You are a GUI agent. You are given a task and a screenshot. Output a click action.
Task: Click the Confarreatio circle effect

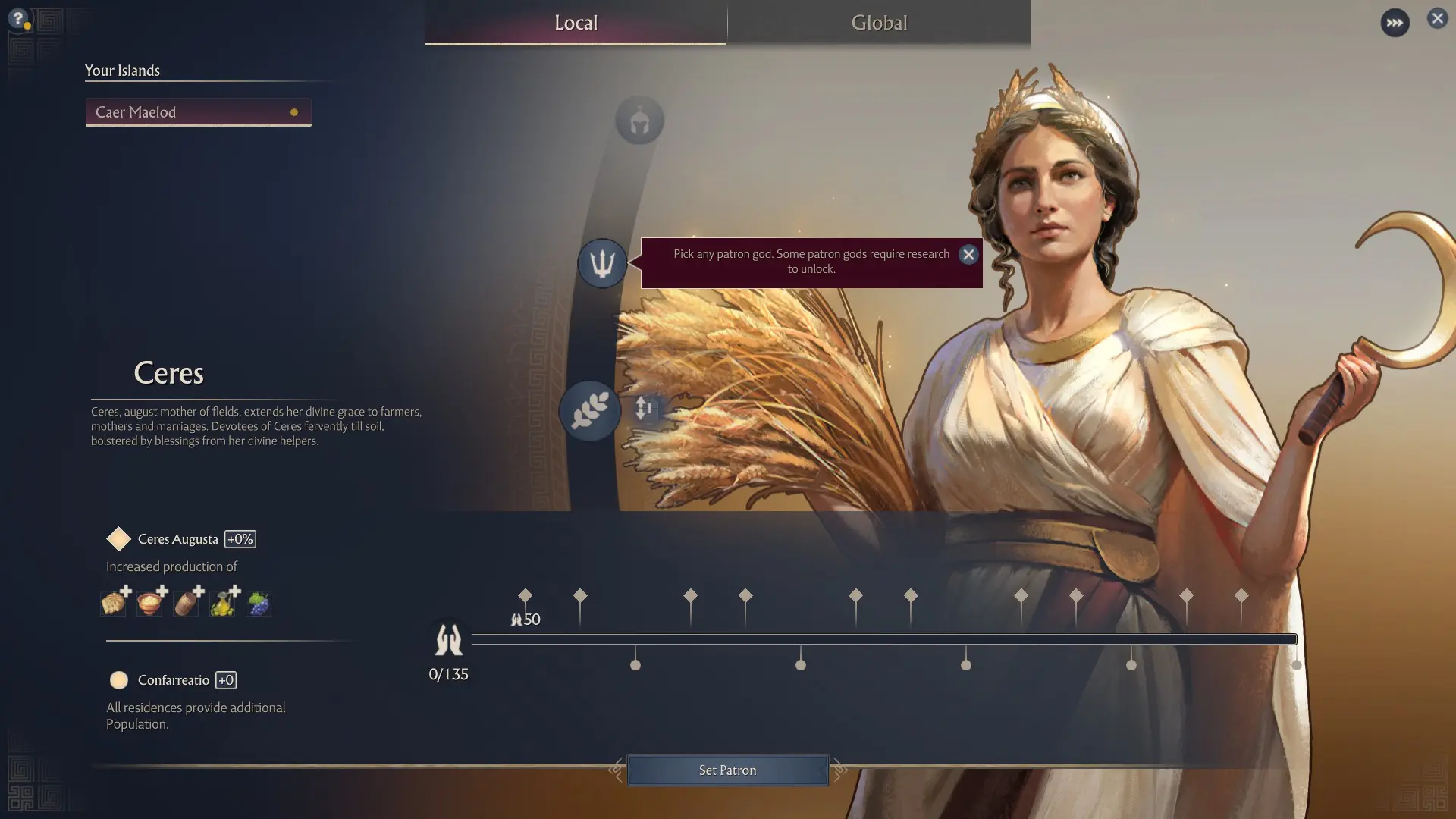(119, 680)
